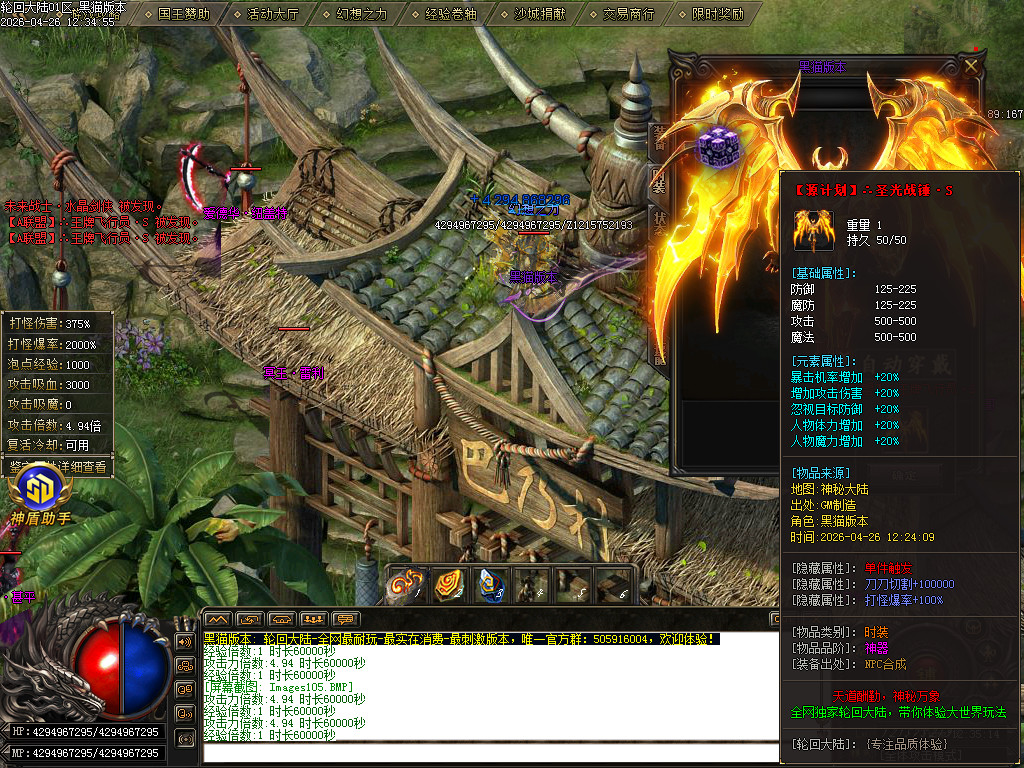Use the blue crystal rune in slot 3
This screenshot has height=768, width=1024.
(x=490, y=585)
